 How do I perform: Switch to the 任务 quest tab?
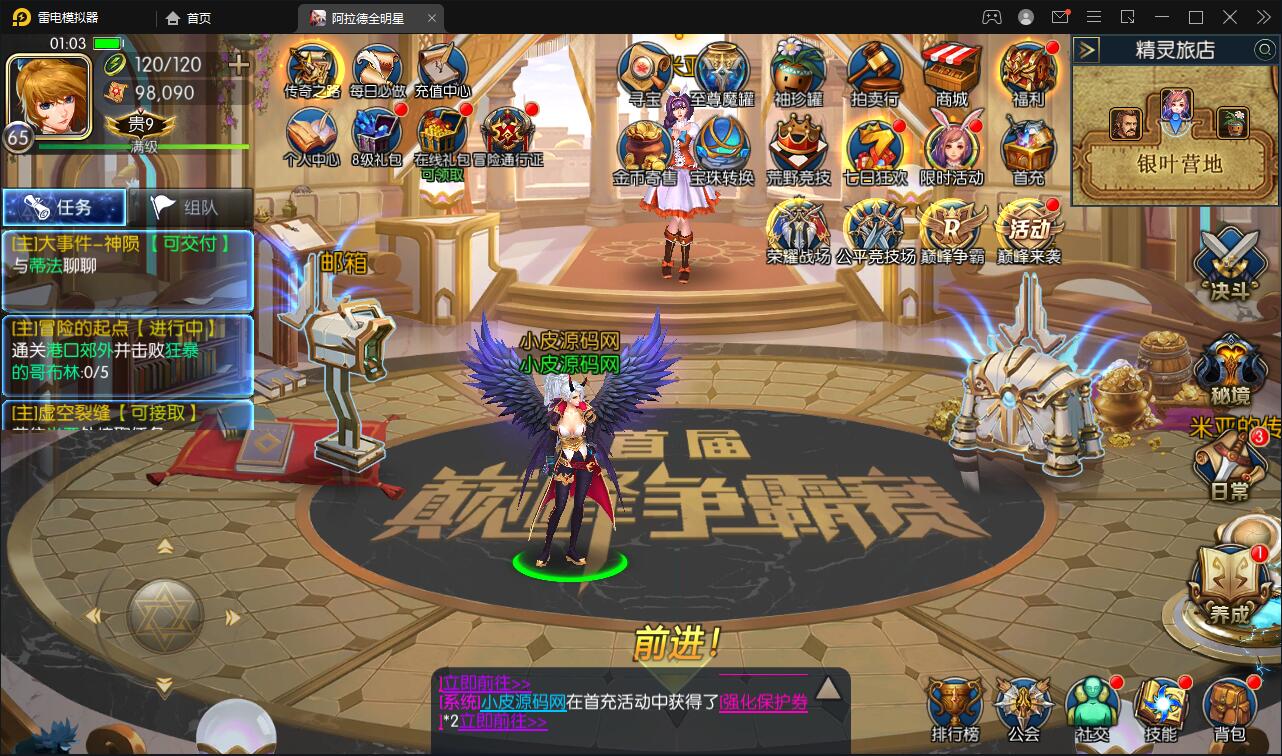coord(62,206)
